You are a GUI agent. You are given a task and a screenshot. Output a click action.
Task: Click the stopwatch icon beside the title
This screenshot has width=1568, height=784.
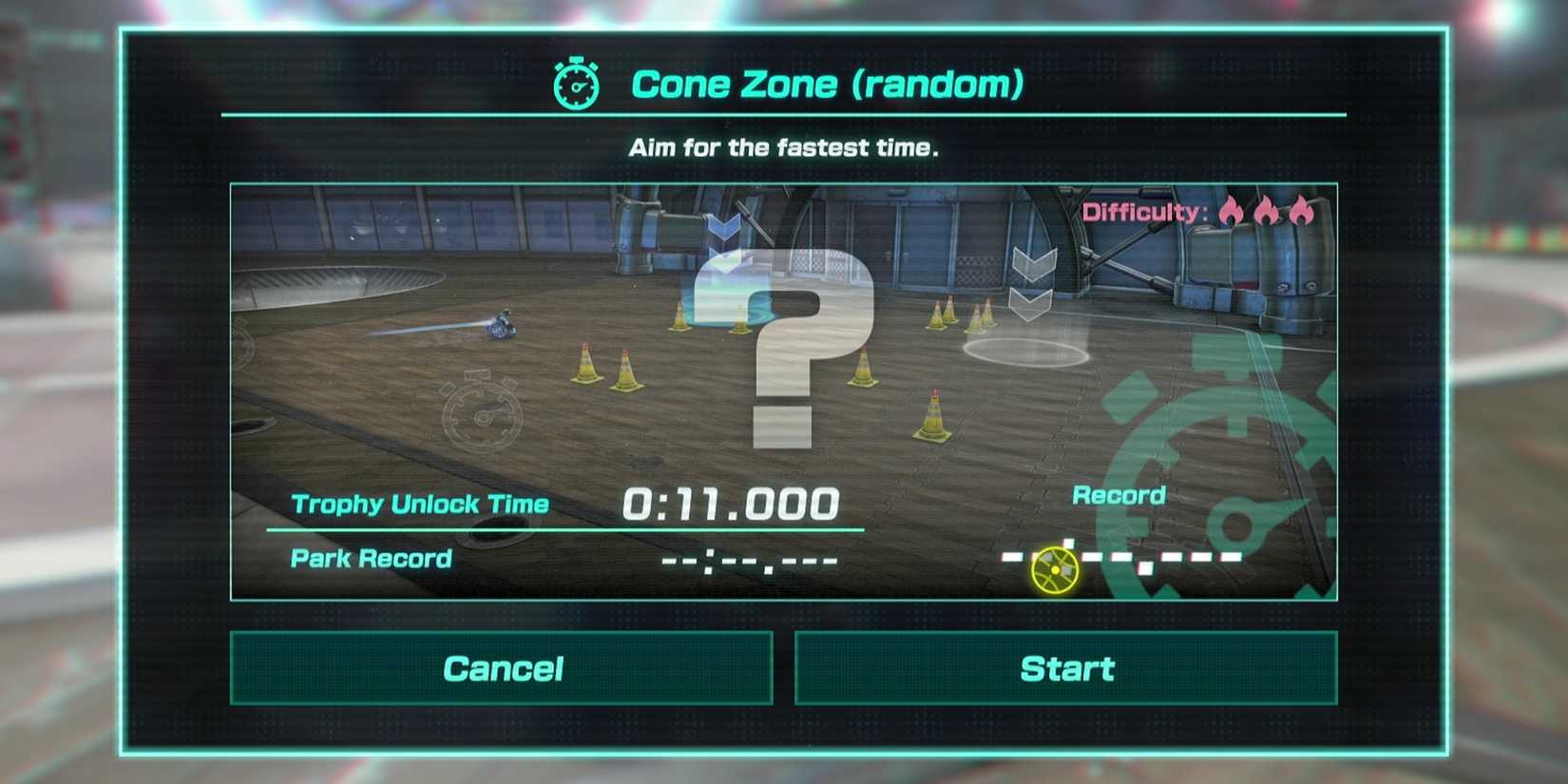573,84
